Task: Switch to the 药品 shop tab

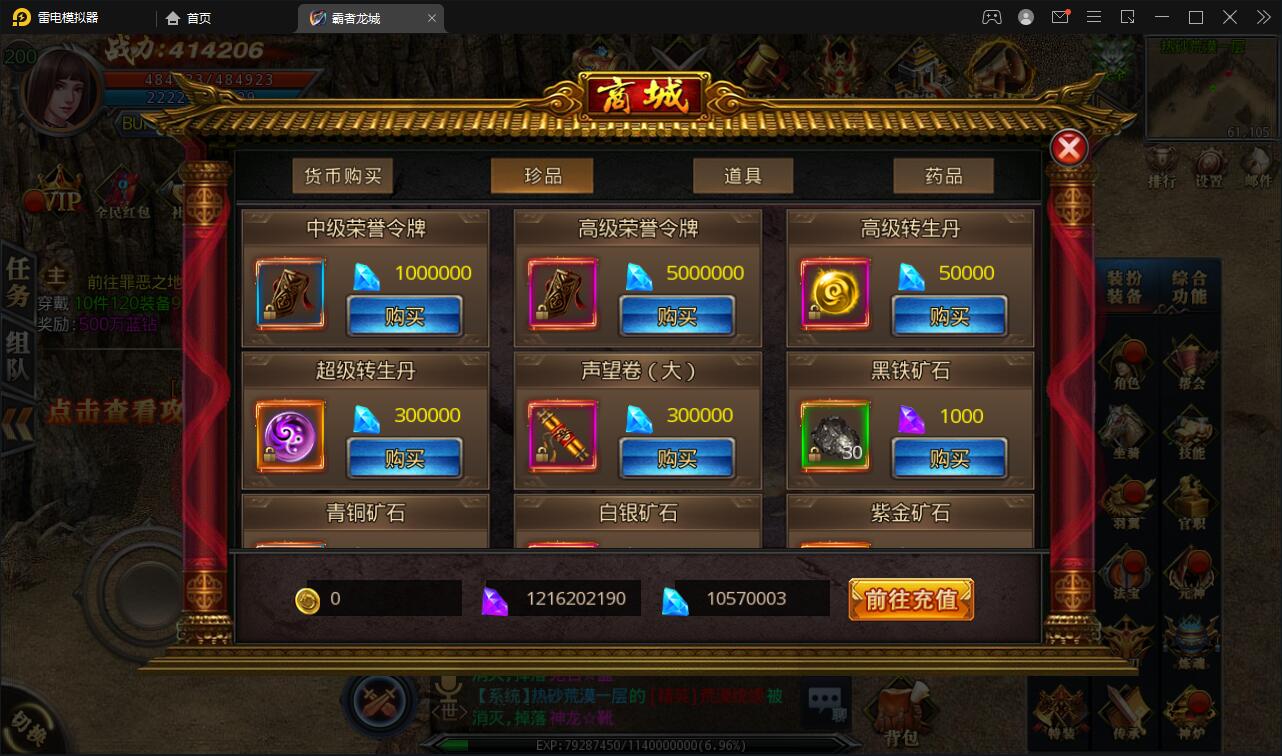Action: click(943, 175)
